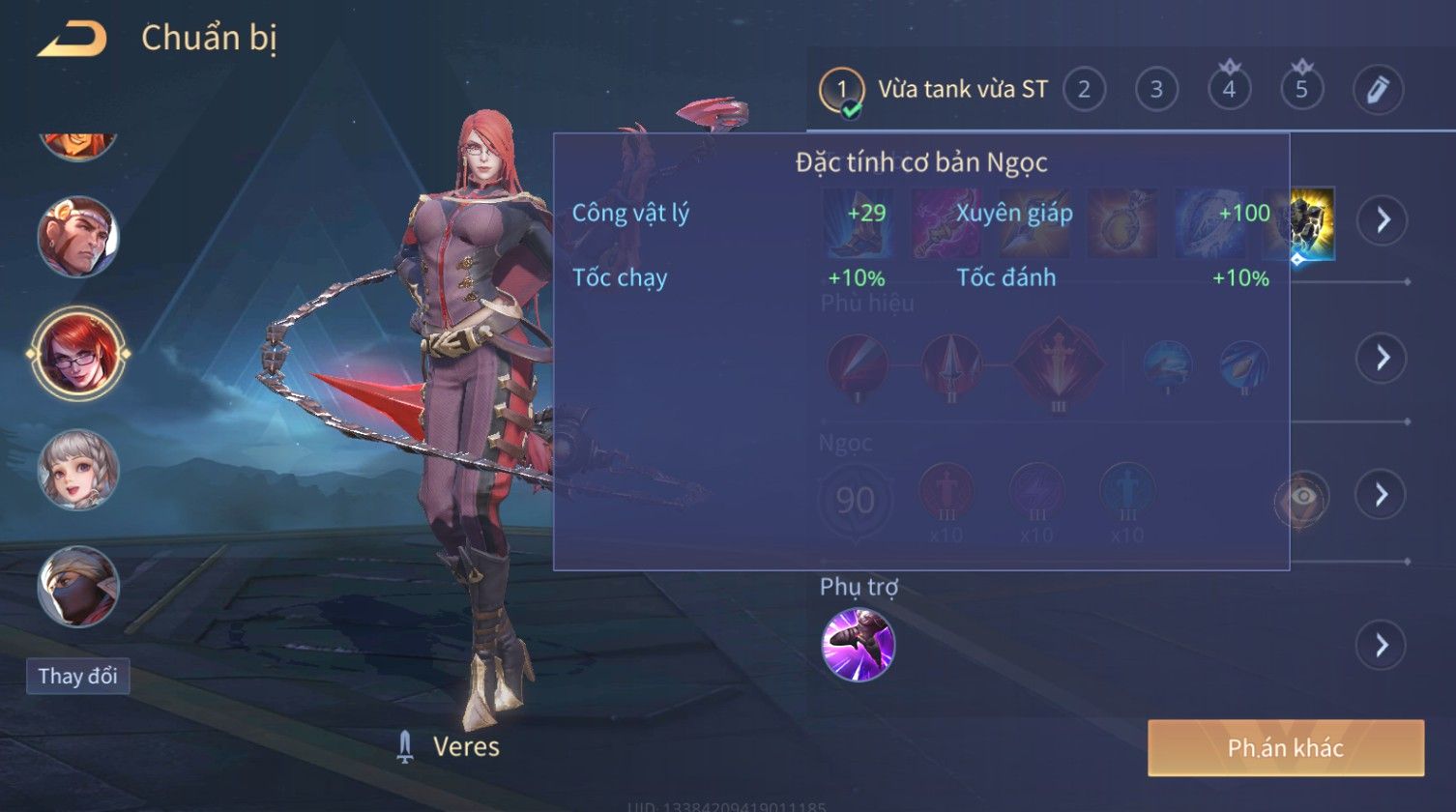The height and width of the screenshot is (812, 1456).
Task: Choose loadout preset 4
Action: [1229, 90]
